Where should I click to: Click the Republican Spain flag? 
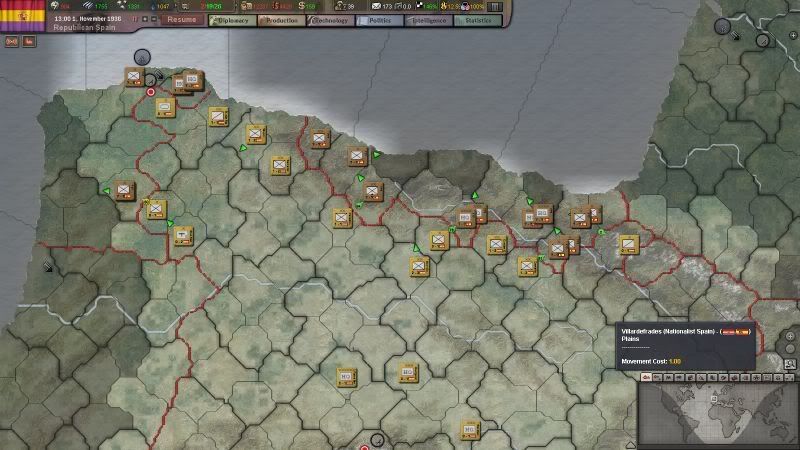[20, 15]
